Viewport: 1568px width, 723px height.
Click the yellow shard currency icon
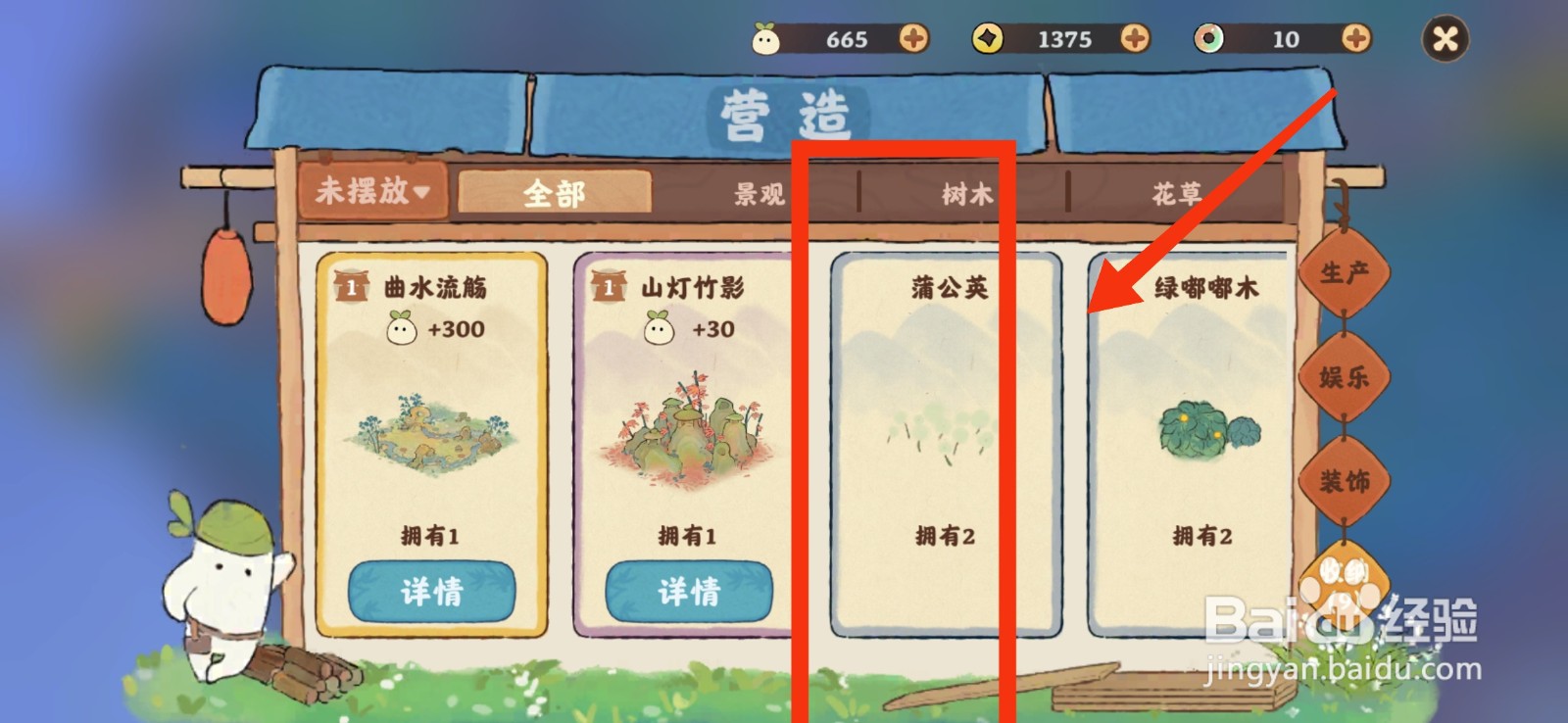click(990, 39)
